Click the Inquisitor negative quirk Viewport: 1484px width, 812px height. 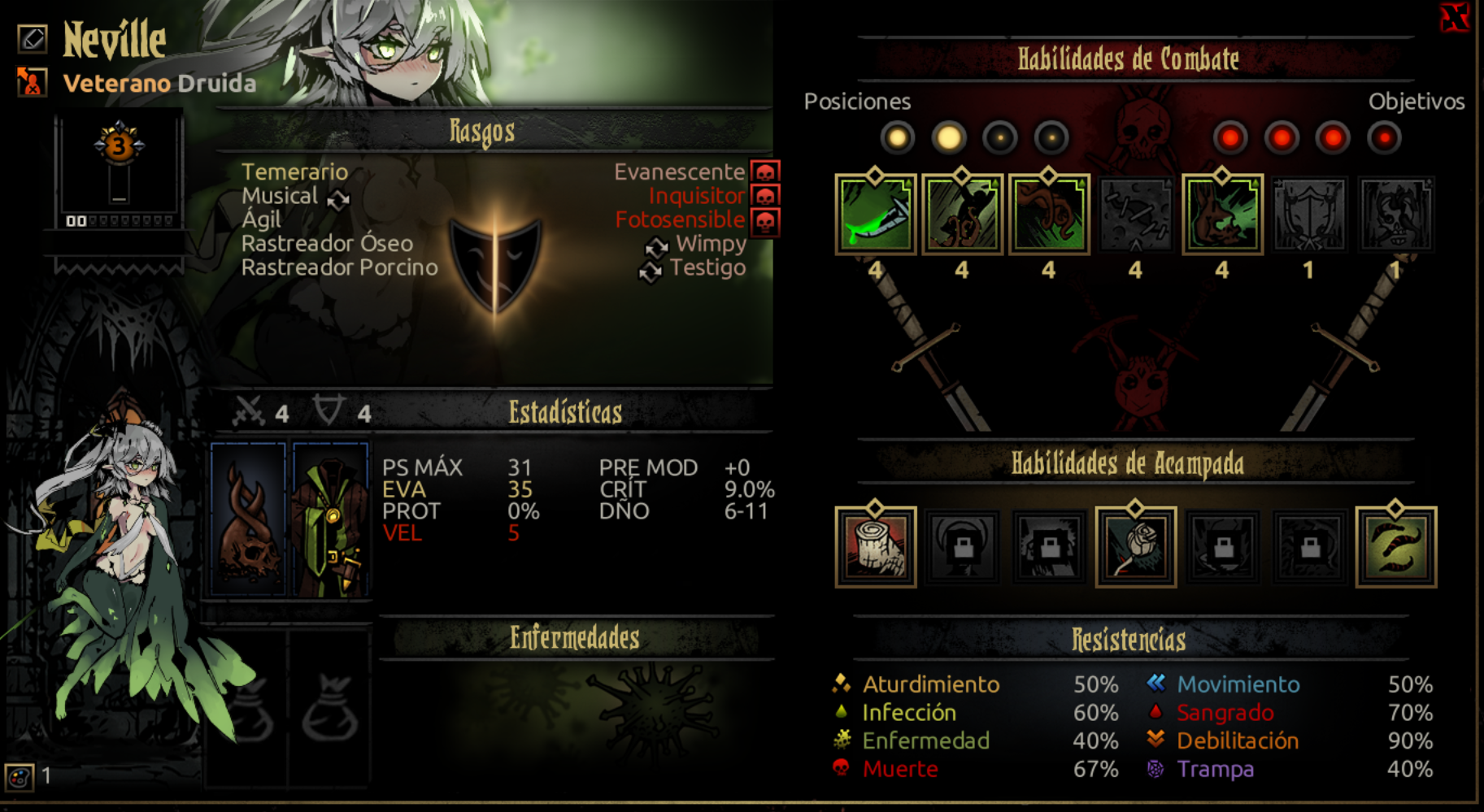(x=696, y=196)
